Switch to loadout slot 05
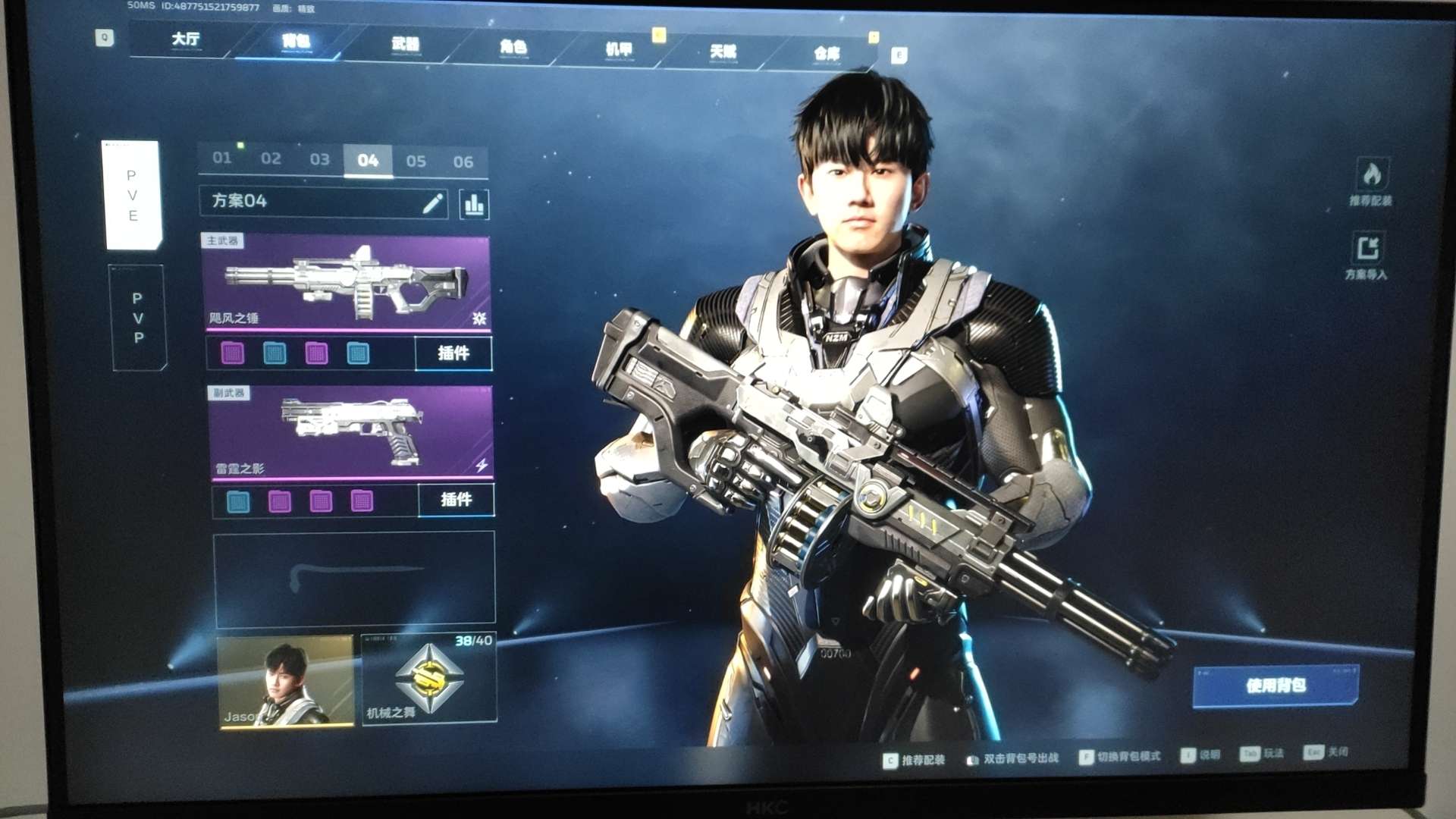1456x819 pixels. coord(416,161)
